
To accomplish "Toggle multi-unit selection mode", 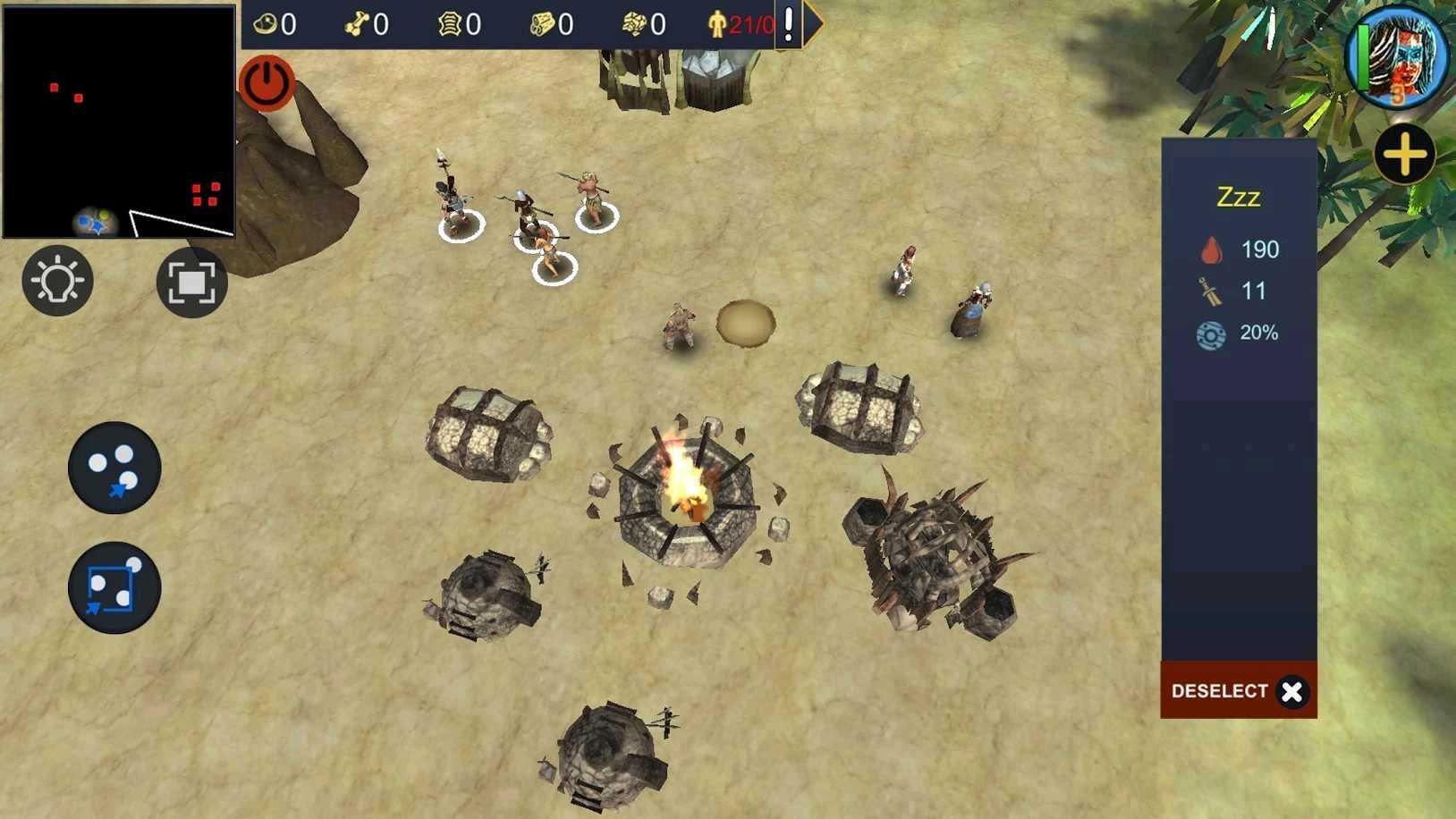I will pos(114,469).
